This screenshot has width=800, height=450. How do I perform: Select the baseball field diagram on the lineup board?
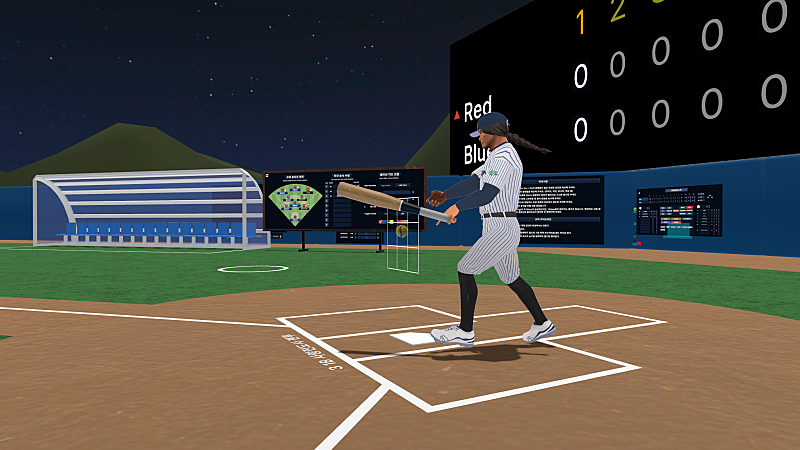(x=296, y=203)
